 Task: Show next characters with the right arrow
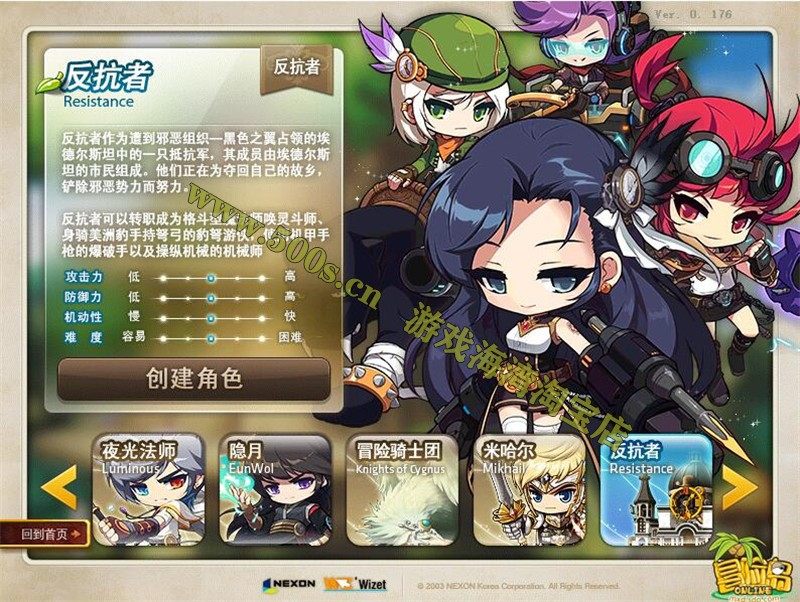point(739,486)
